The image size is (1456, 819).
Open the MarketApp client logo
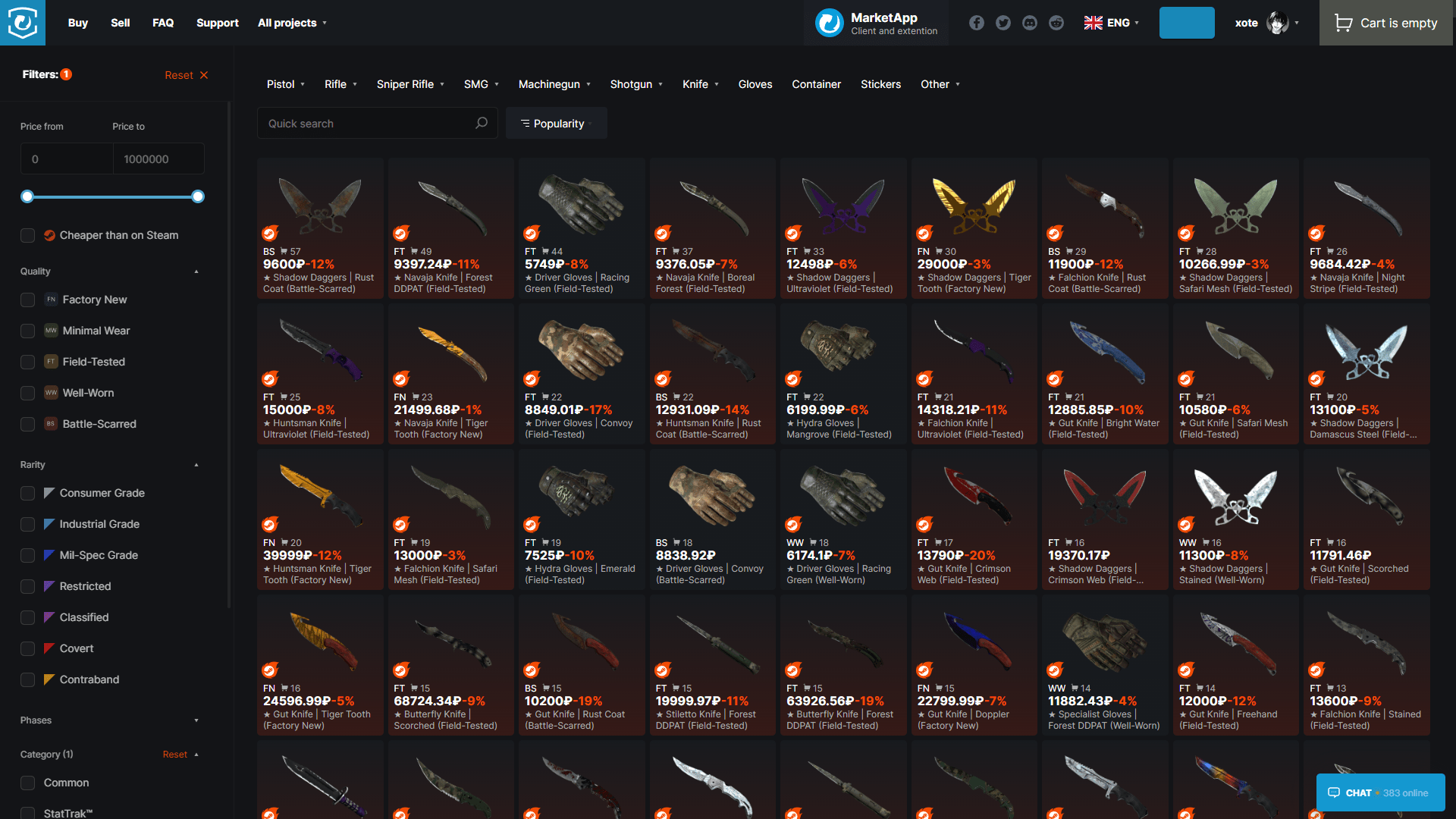coord(829,23)
